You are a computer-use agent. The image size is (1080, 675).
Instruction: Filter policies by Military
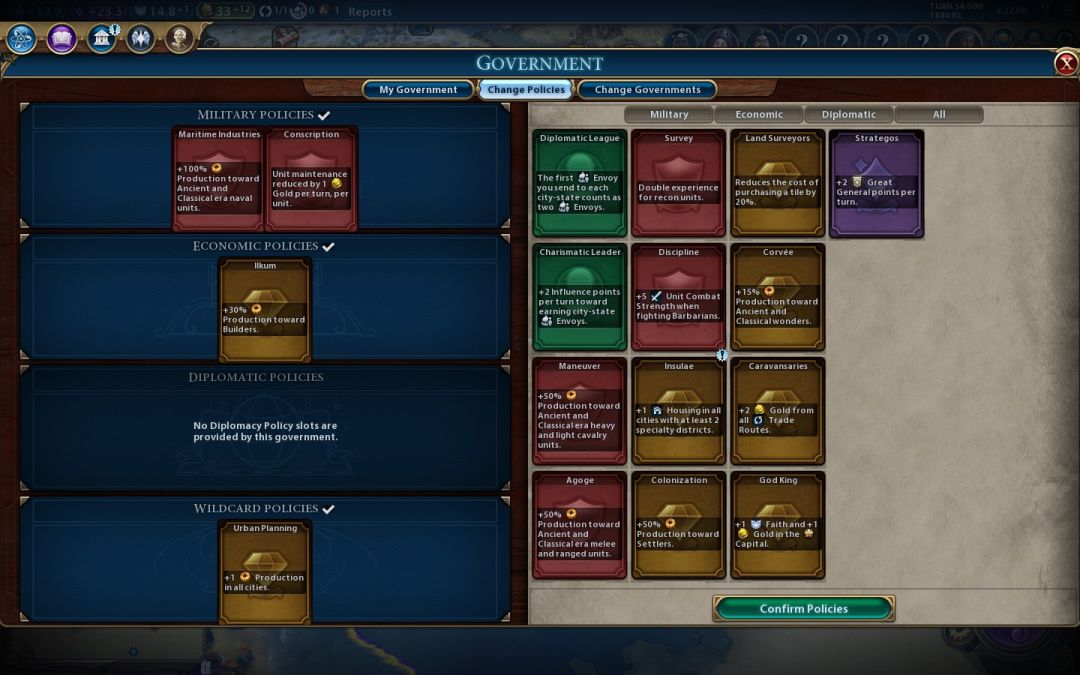pos(669,114)
